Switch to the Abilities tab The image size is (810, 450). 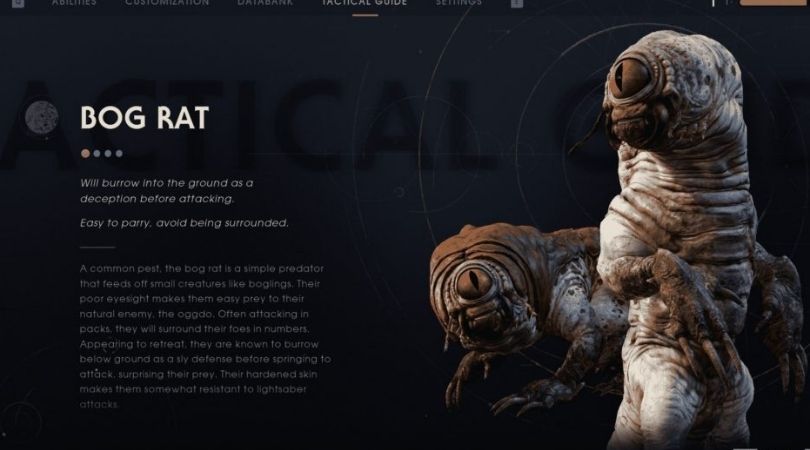point(76,4)
